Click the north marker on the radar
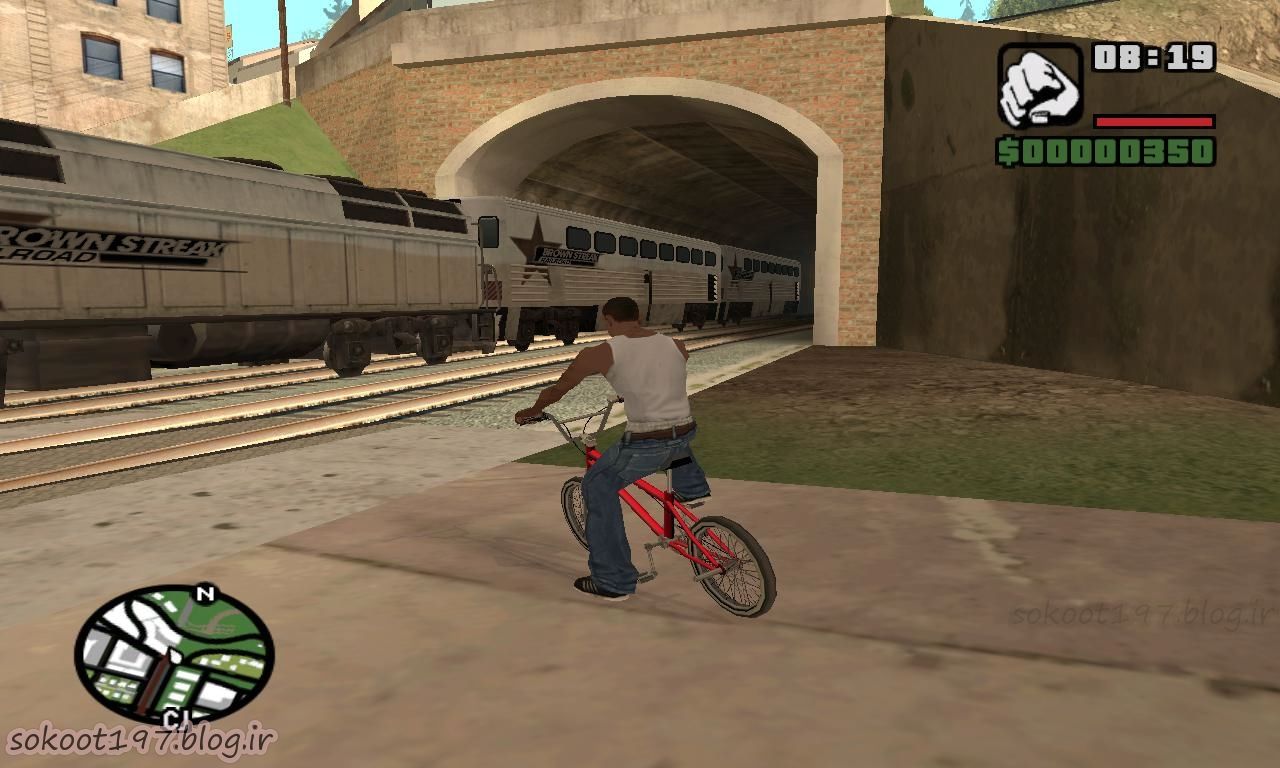Screen dimensions: 1280x768 [x=206, y=594]
